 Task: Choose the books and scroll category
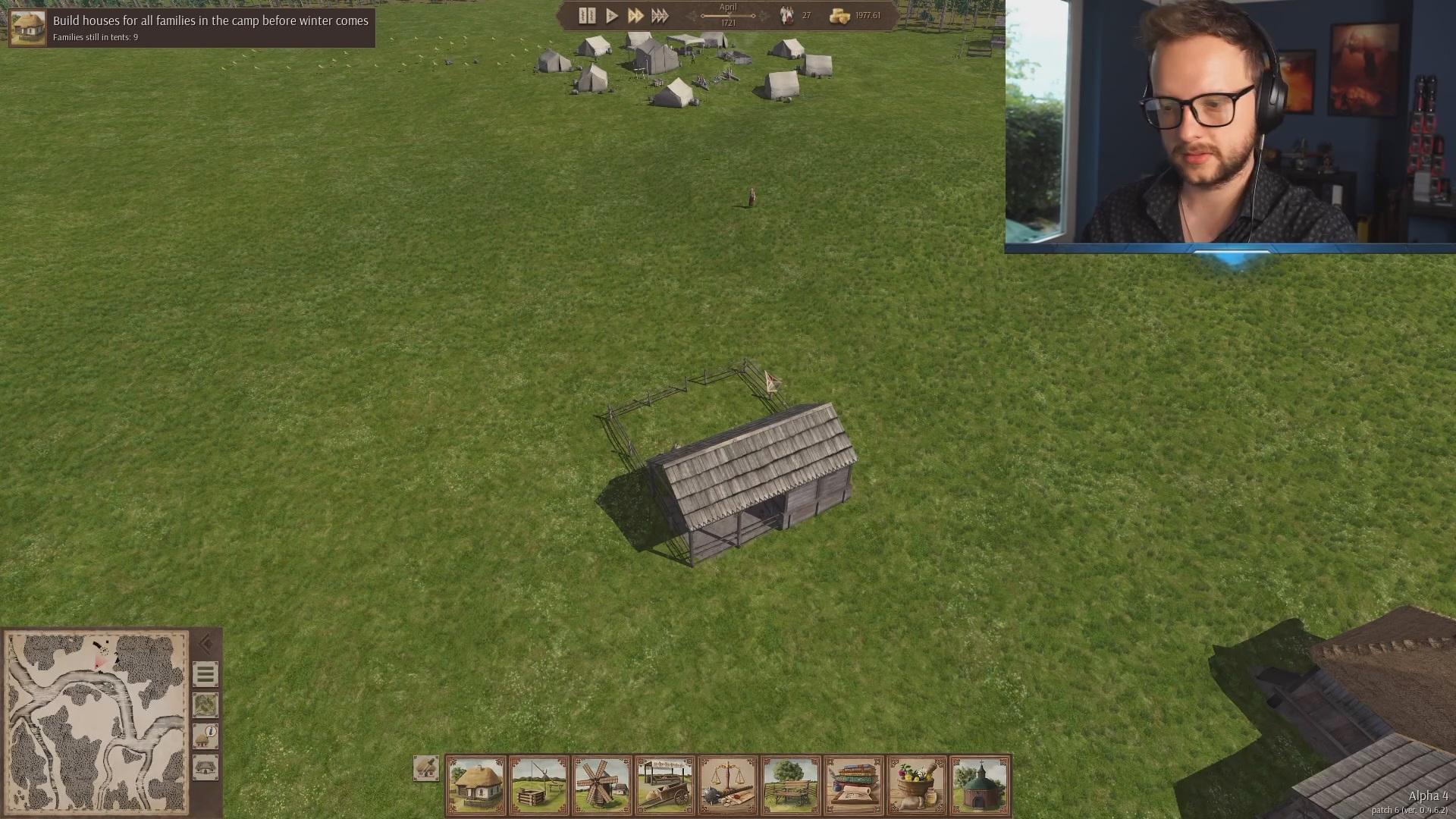tap(854, 785)
